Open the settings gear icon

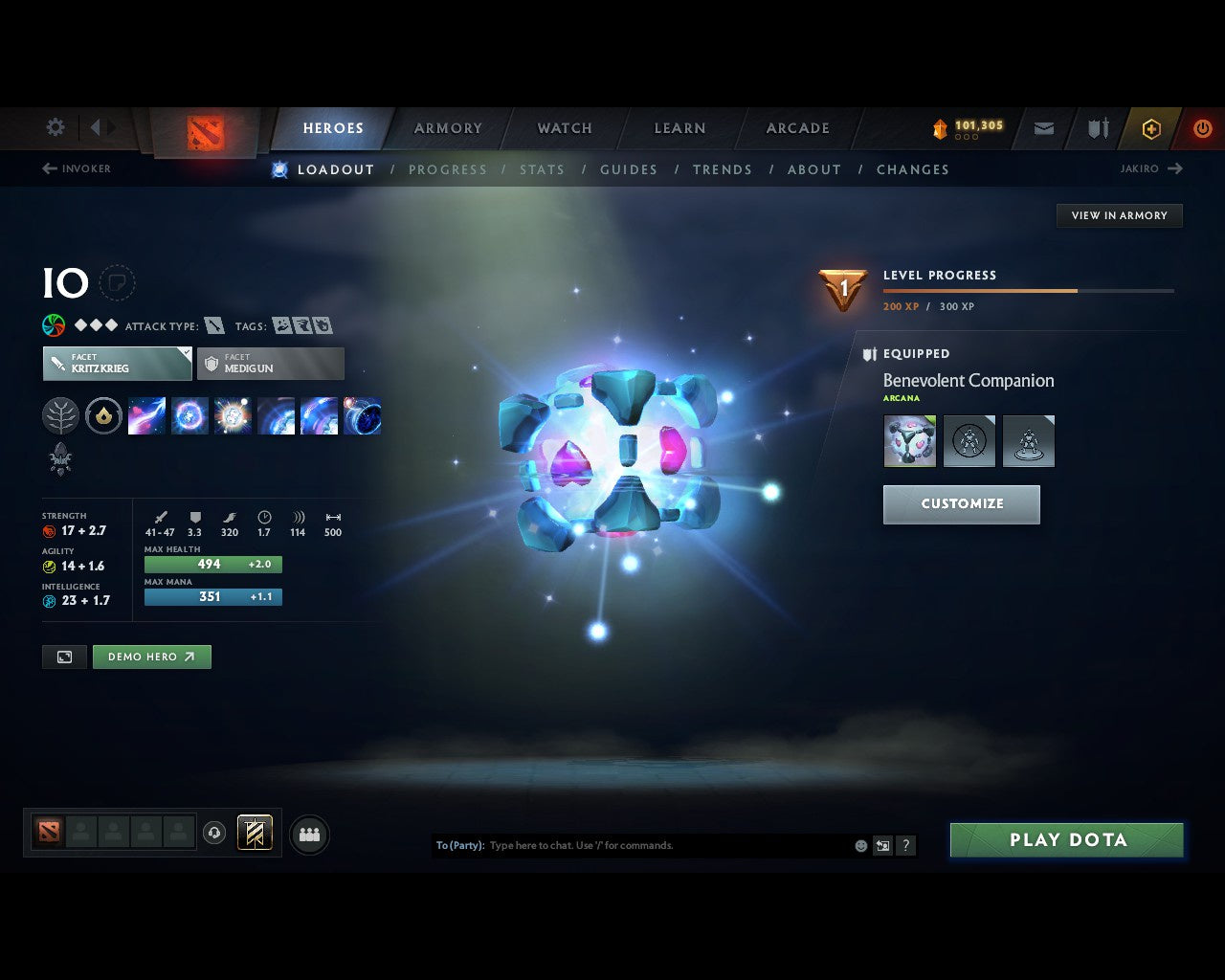55,127
